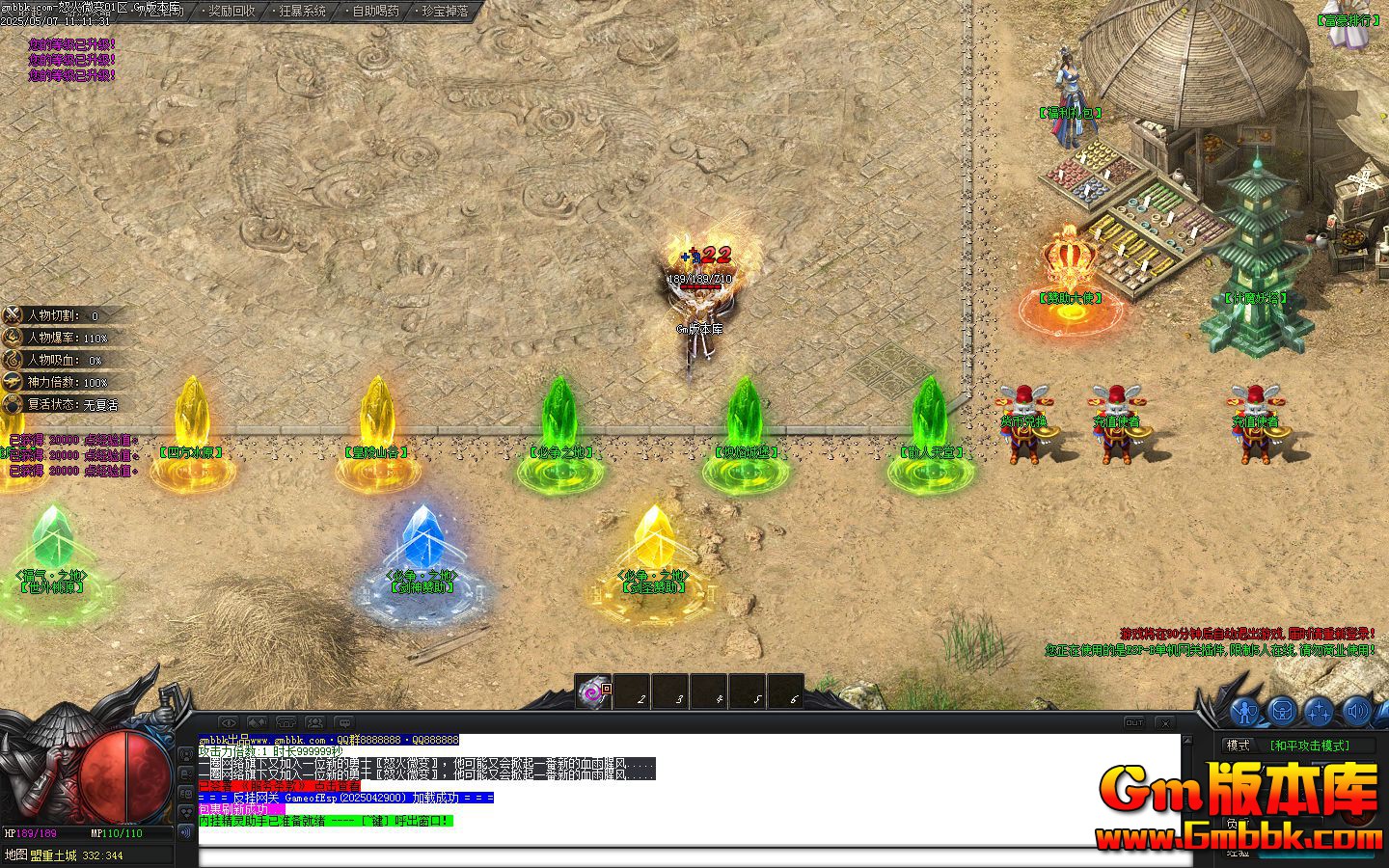1389x868 pixels.
Task: Click the 复活状态 revive status row
Action: 68,405
